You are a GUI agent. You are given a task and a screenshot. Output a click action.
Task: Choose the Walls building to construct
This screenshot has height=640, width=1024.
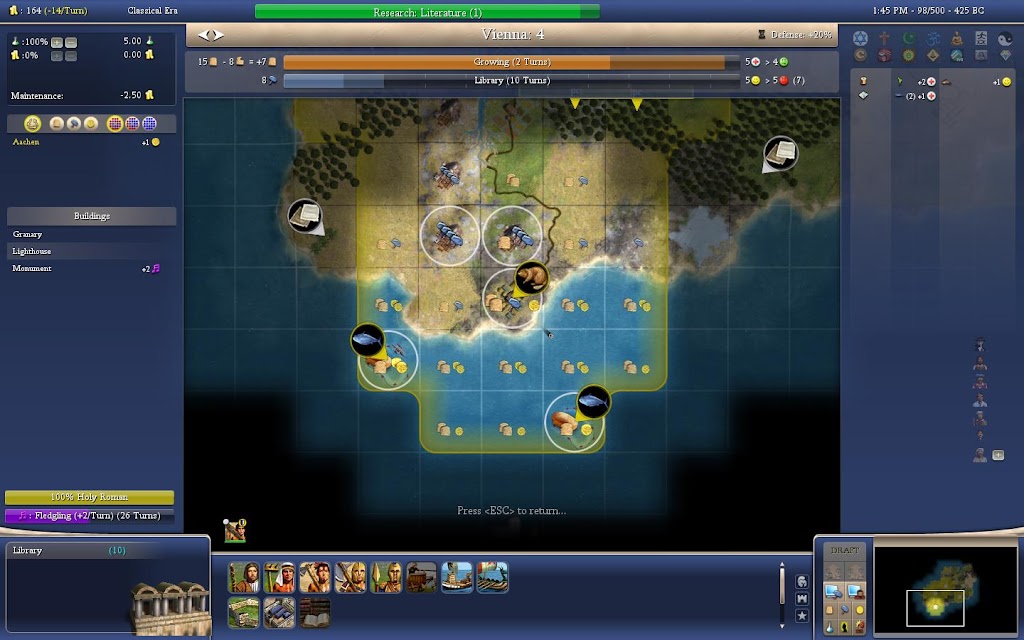point(244,612)
